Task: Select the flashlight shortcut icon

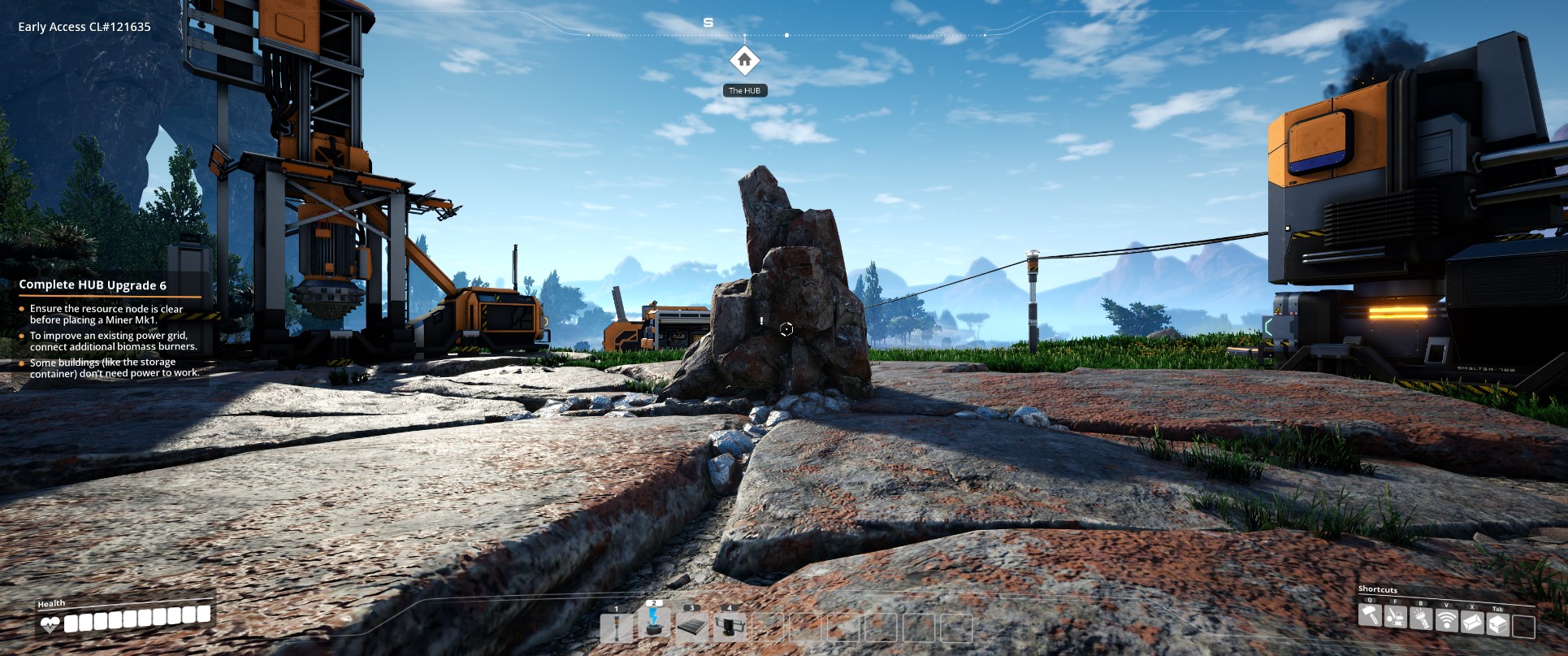Action: tap(1420, 619)
